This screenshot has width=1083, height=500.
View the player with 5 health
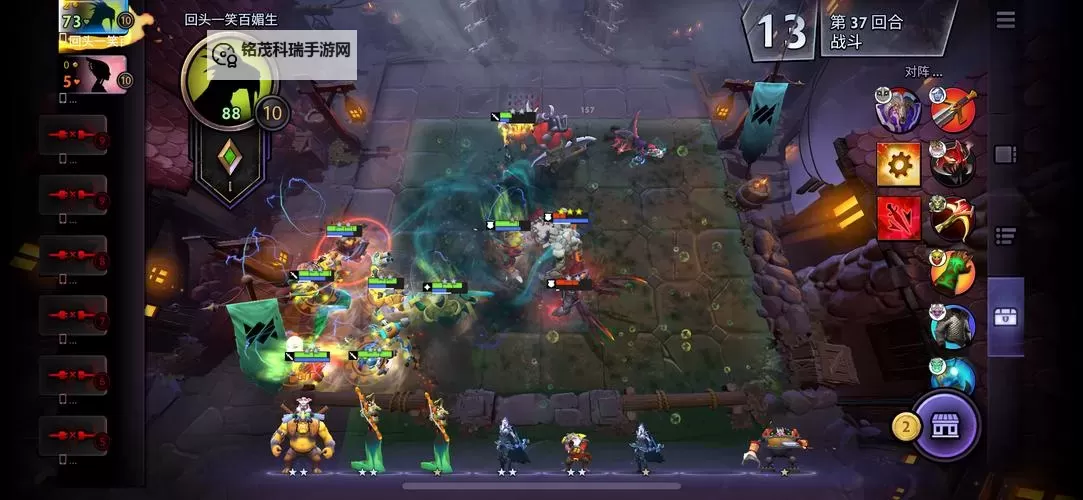97,75
